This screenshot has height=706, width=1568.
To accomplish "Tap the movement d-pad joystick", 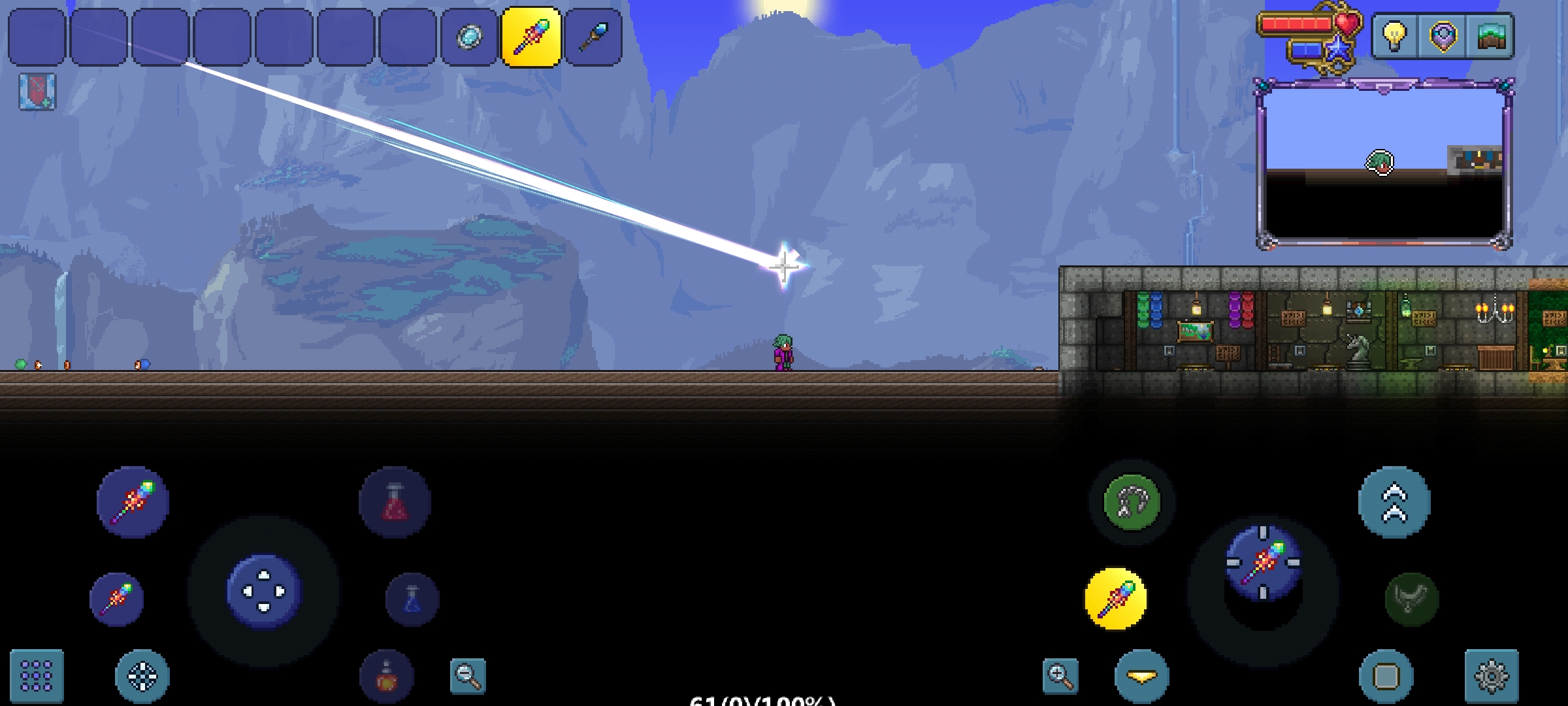I will tap(264, 591).
